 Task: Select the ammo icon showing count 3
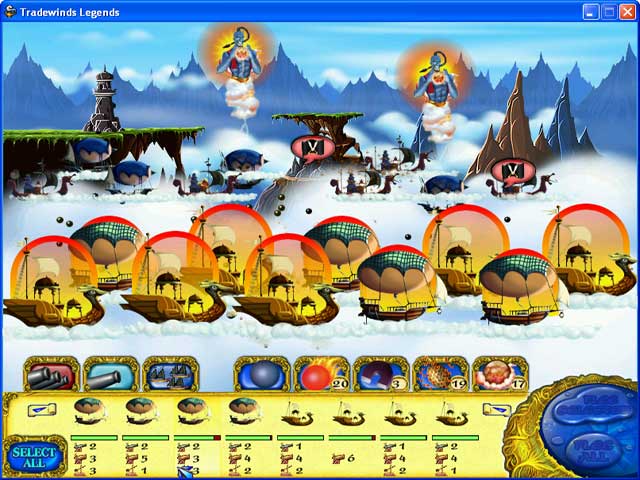click(x=381, y=374)
